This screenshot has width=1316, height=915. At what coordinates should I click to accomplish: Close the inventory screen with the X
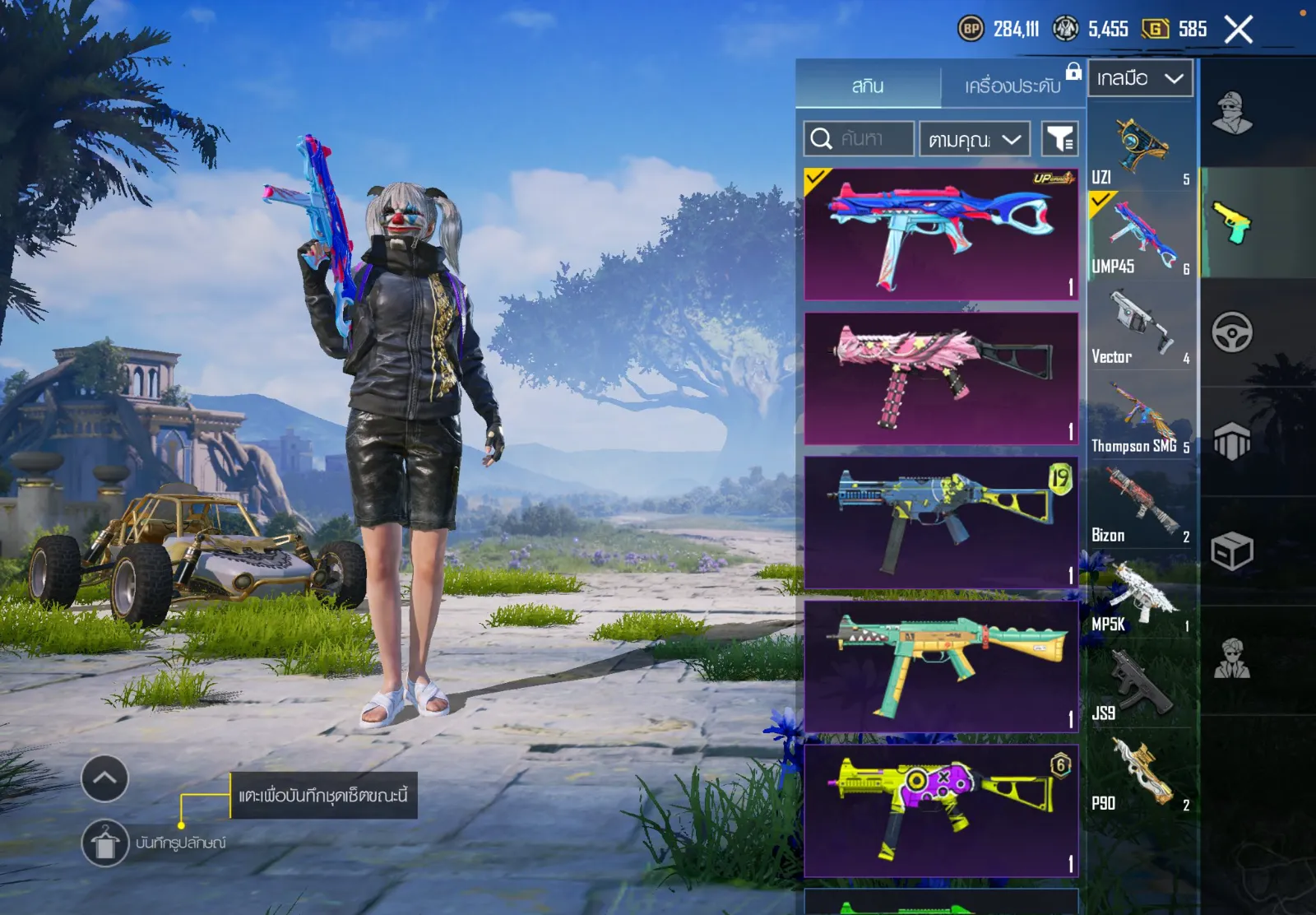pos(1238,30)
